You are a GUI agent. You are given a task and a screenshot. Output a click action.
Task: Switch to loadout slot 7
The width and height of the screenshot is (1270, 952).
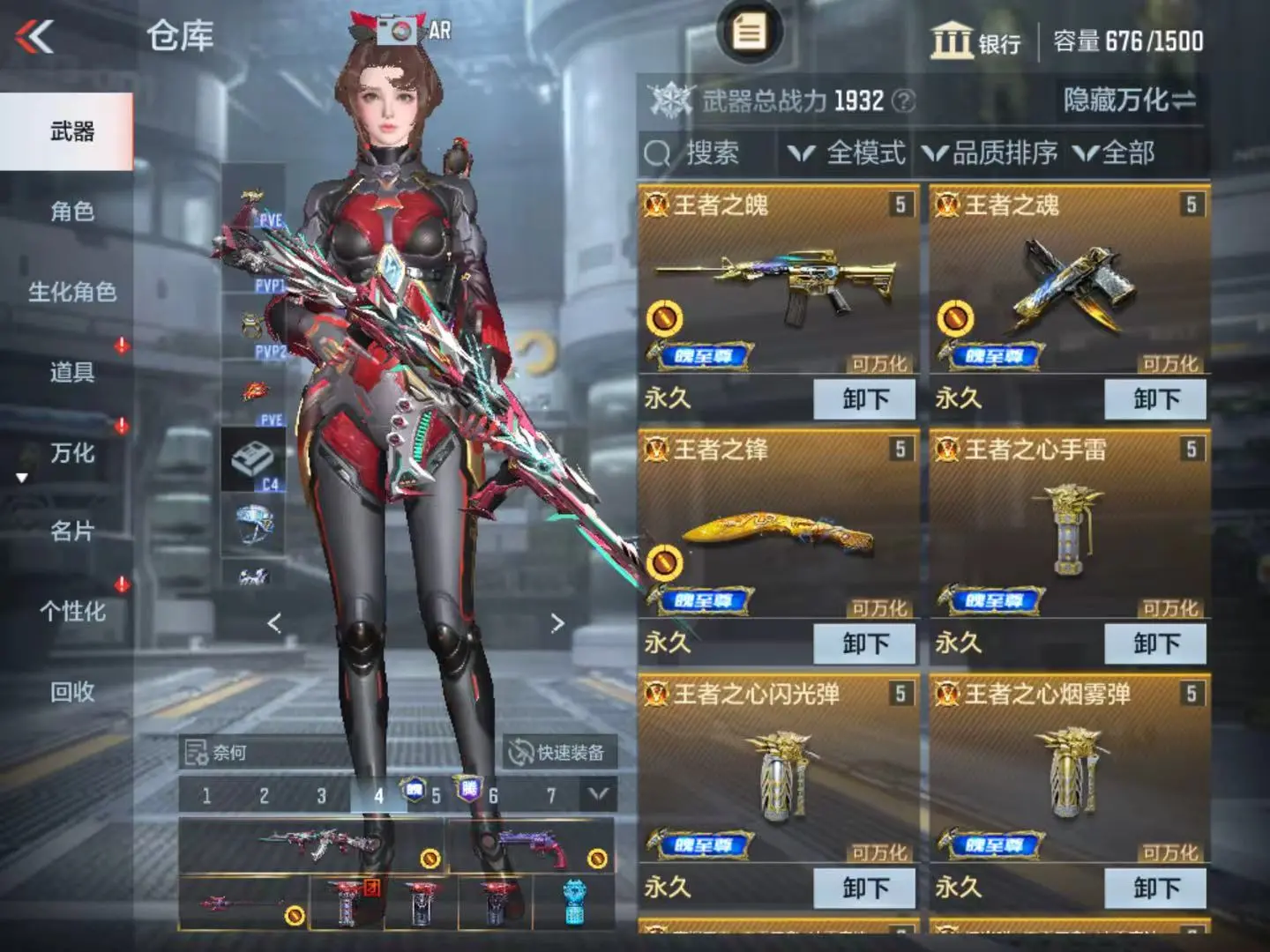[551, 796]
